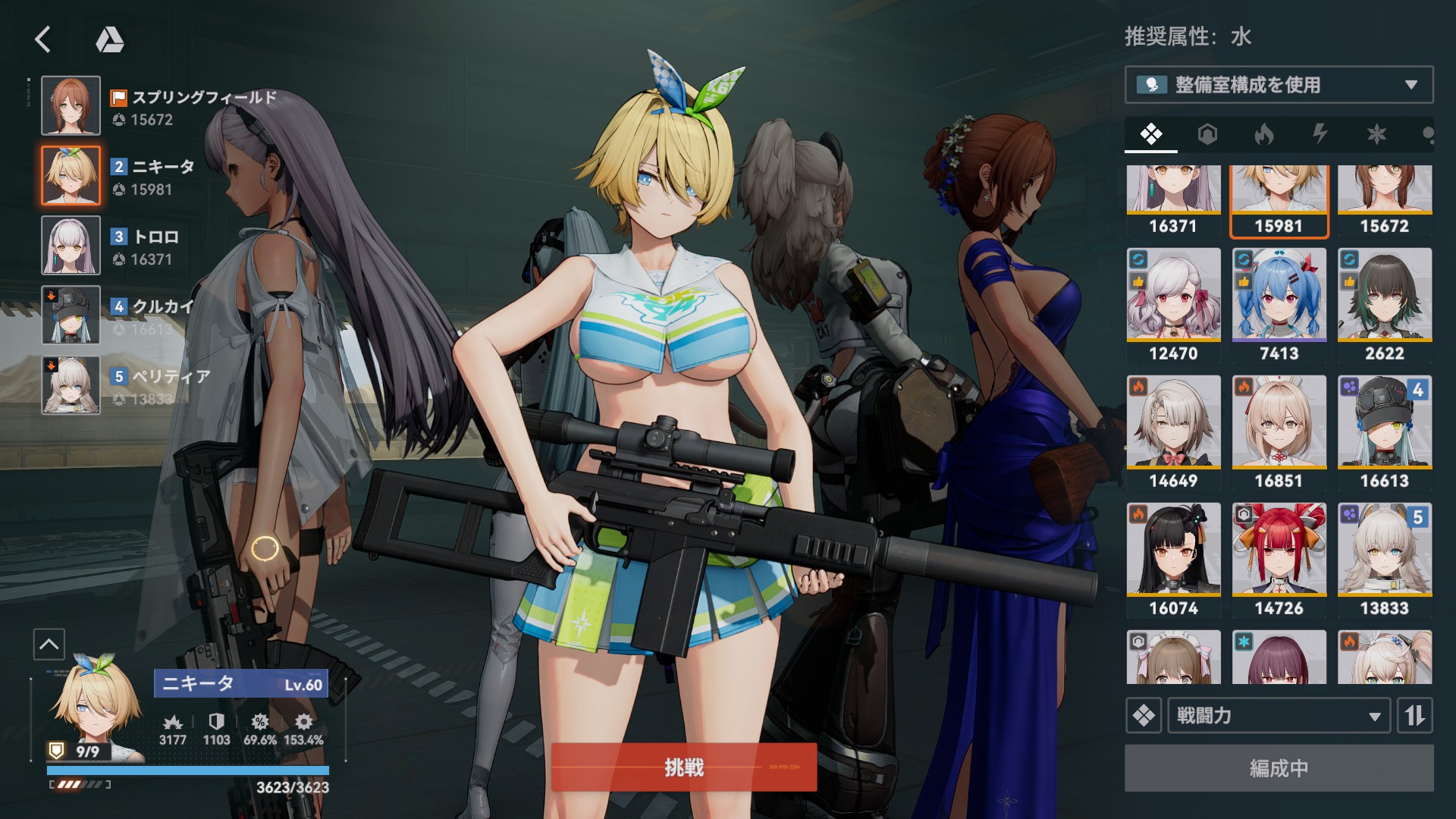1456x819 pixels.
Task: Switch to the all-attributes filter tab
Action: click(x=1150, y=135)
